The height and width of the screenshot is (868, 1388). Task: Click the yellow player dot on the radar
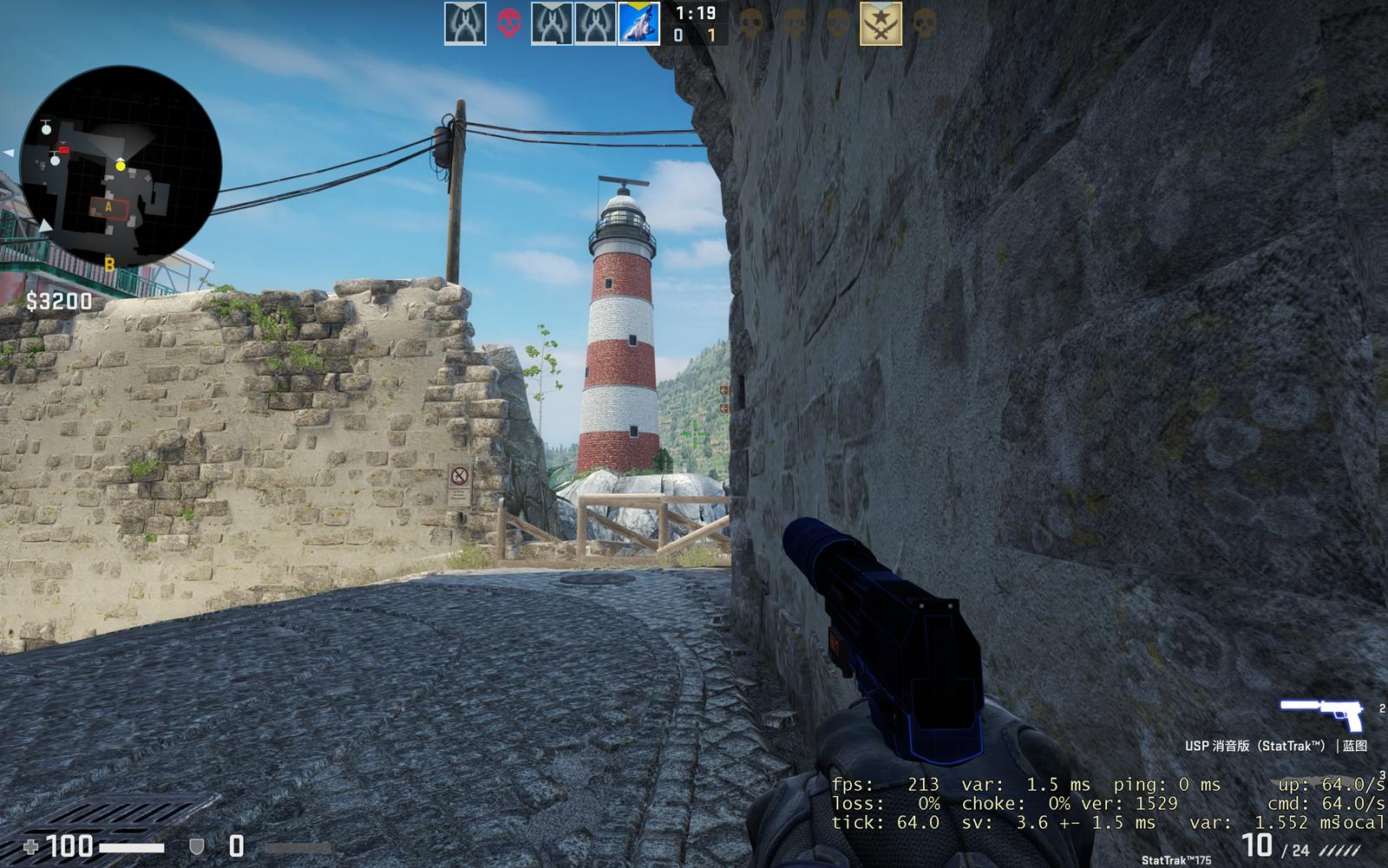121,165
